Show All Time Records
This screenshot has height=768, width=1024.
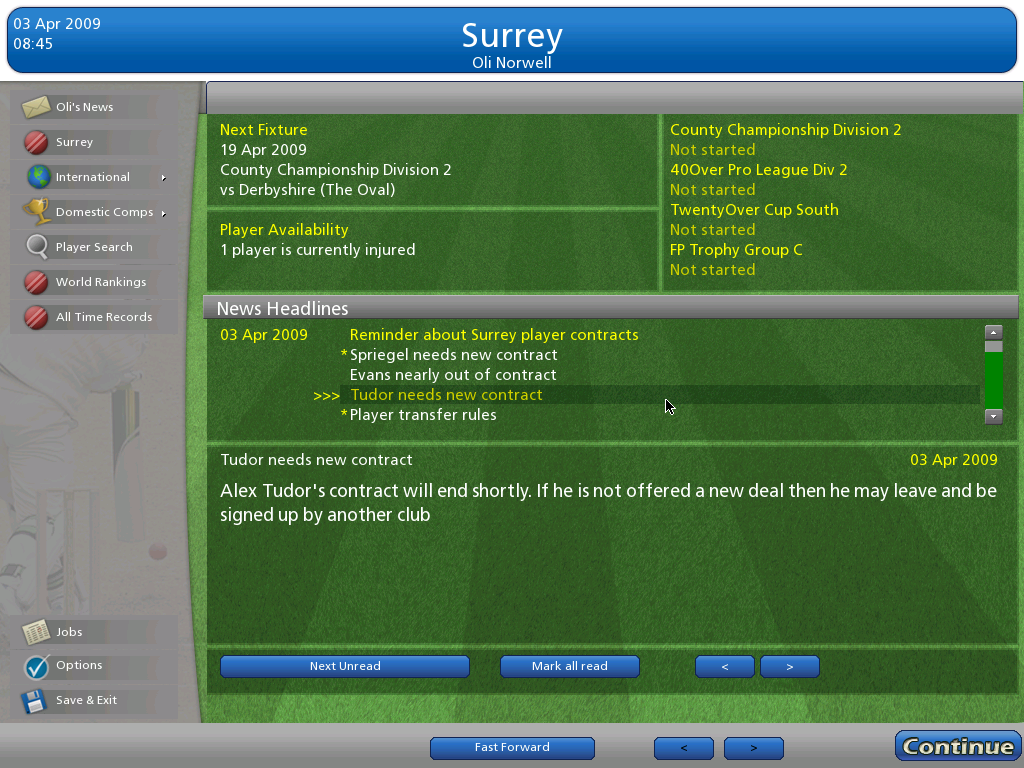[103, 317]
